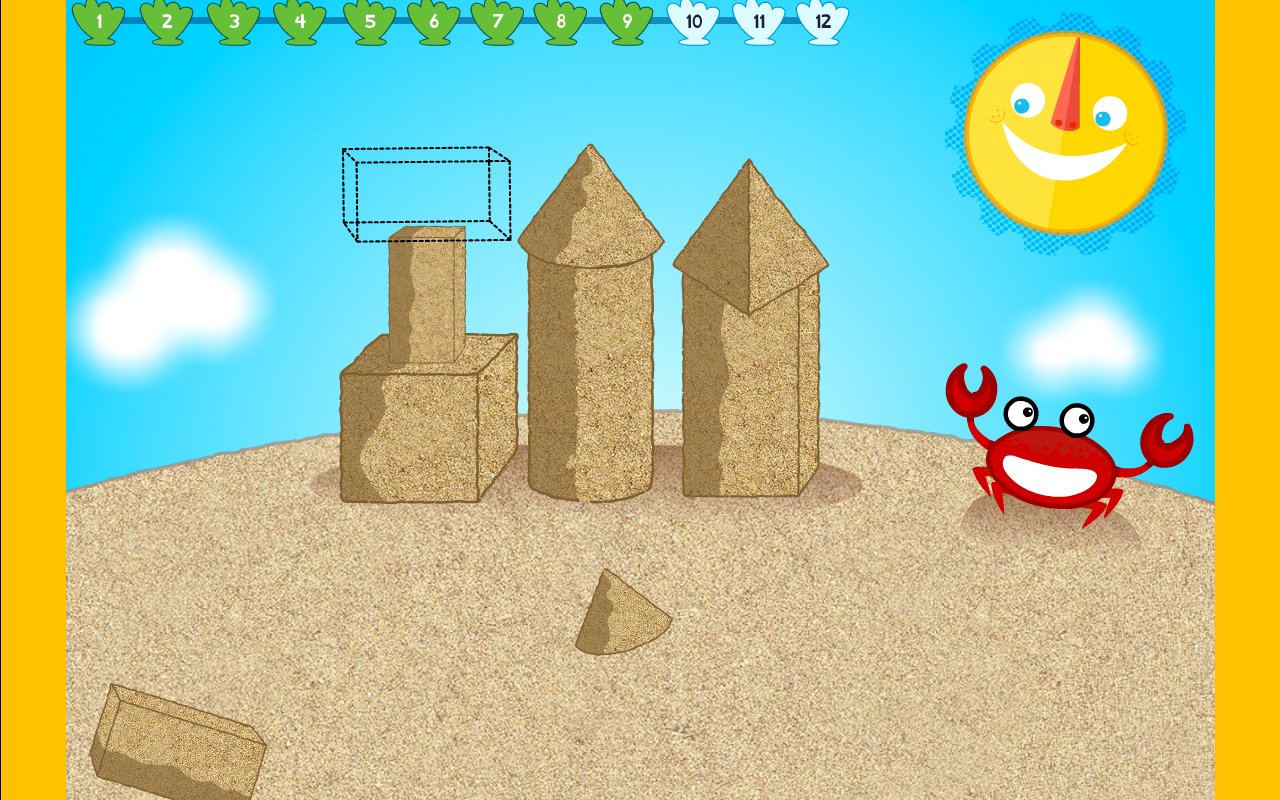Click the dashed cuboid outline target
The width and height of the screenshot is (1280, 800).
[x=425, y=190]
